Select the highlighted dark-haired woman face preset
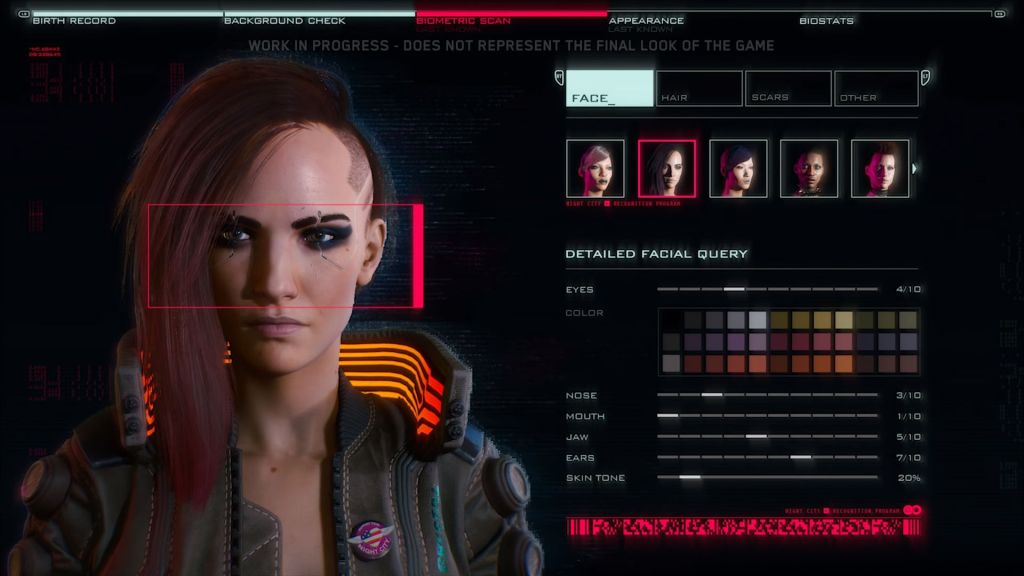The width and height of the screenshot is (1024, 576). coord(666,168)
